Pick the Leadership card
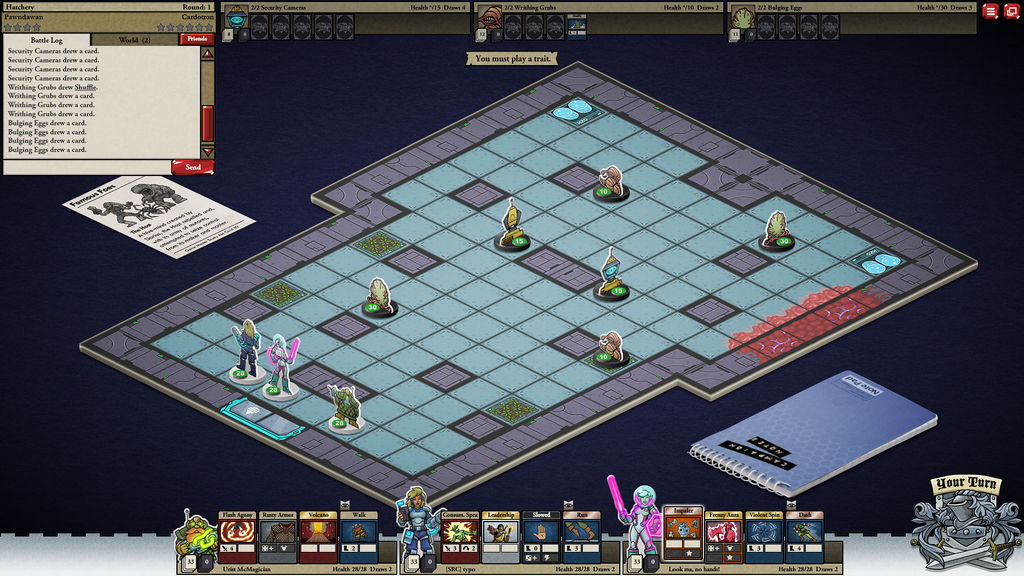This screenshot has width=1024, height=576. click(x=500, y=536)
